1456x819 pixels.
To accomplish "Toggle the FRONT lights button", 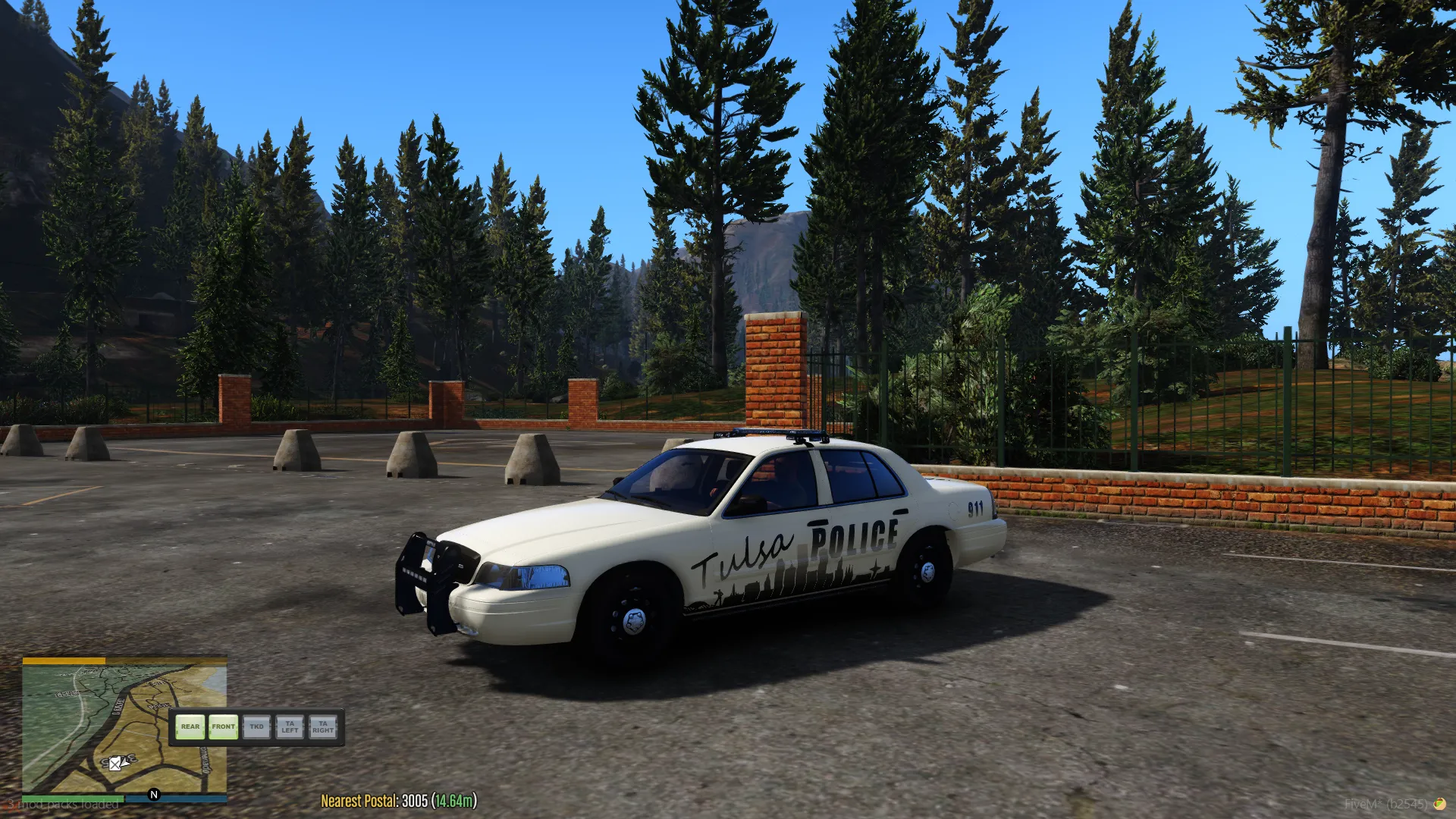I will tap(223, 727).
